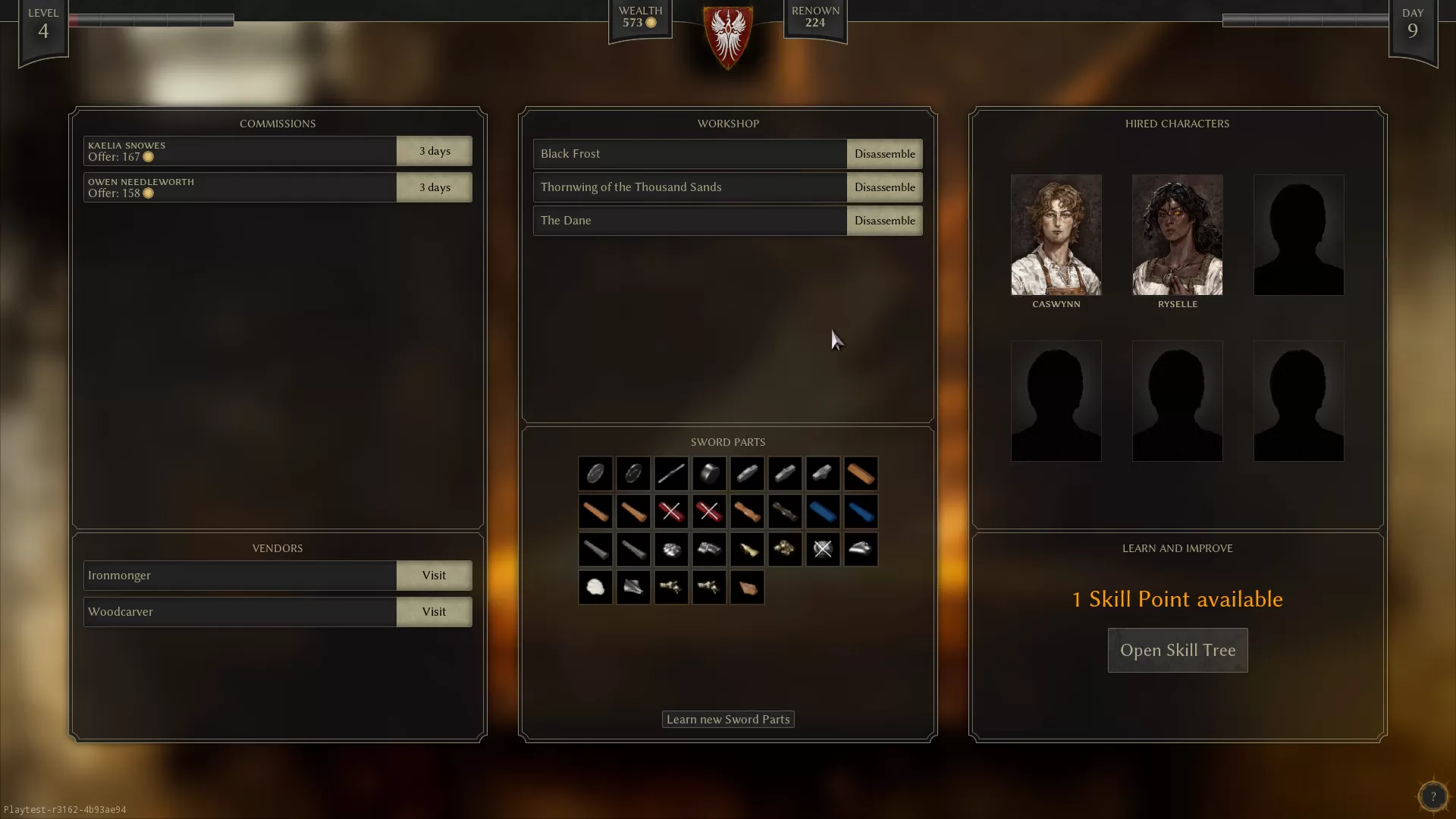Toggle the crossed-out red grip part
The width and height of the screenshot is (1456, 819).
click(671, 511)
